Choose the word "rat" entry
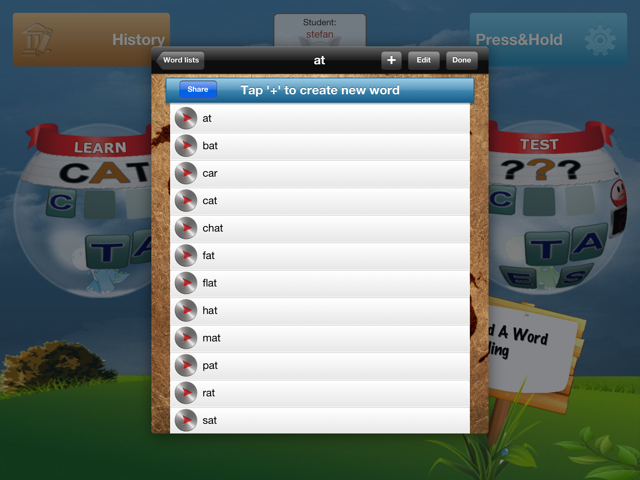Screen dimensions: 640x480 [320, 393]
